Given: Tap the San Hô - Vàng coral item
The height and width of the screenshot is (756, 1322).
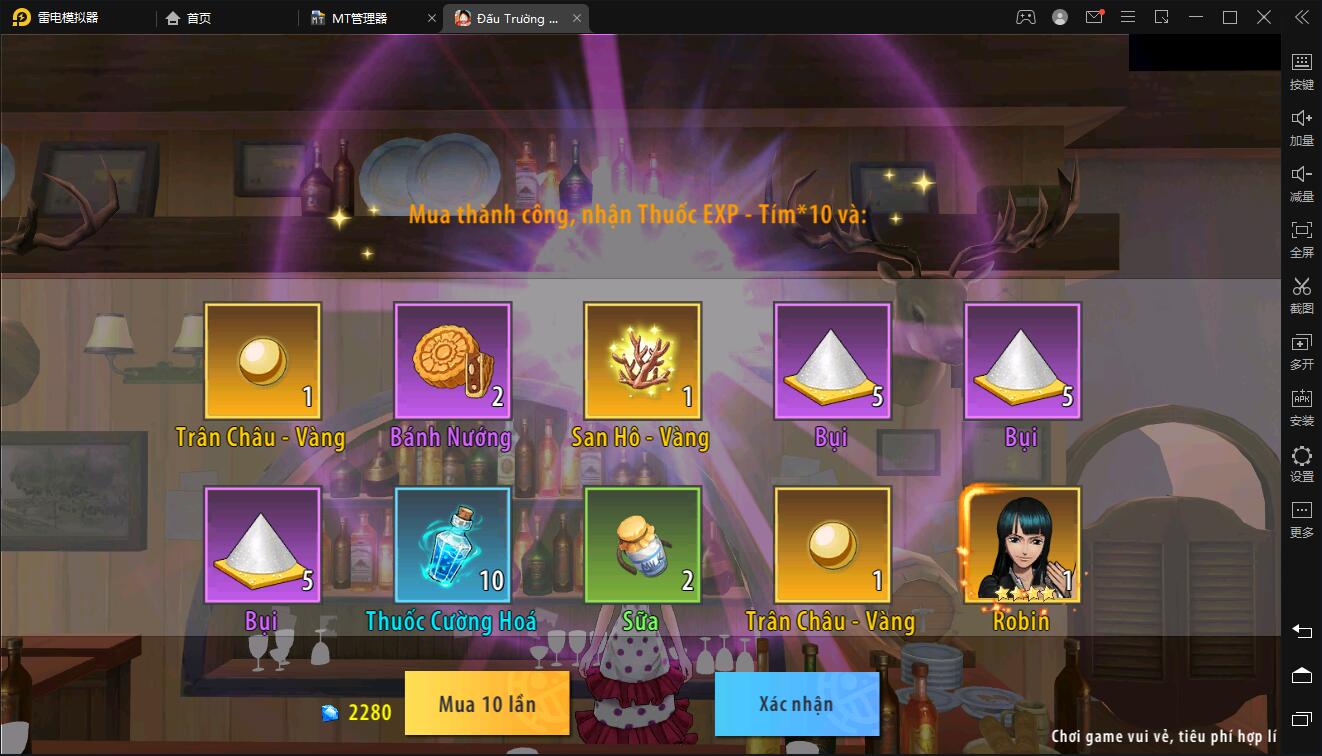Looking at the screenshot, I should (x=642, y=361).
